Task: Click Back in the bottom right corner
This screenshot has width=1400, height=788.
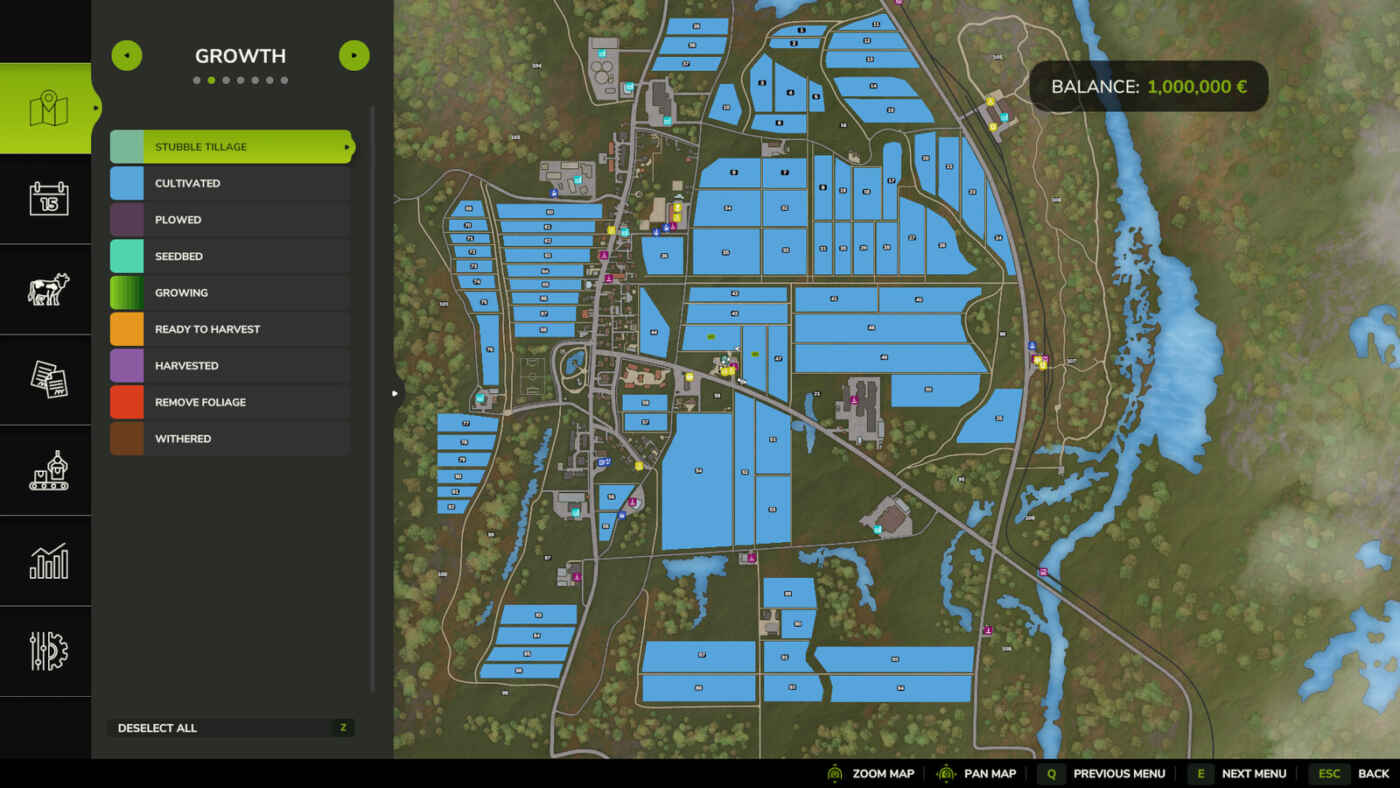Action: point(1373,773)
